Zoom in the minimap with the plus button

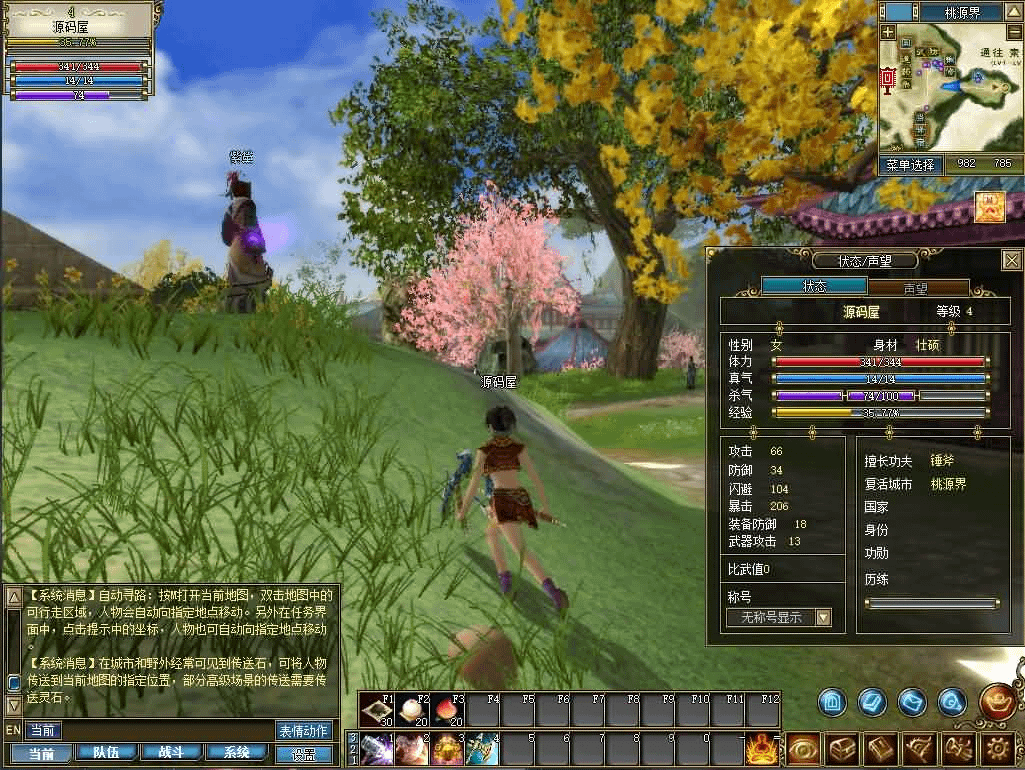(888, 32)
